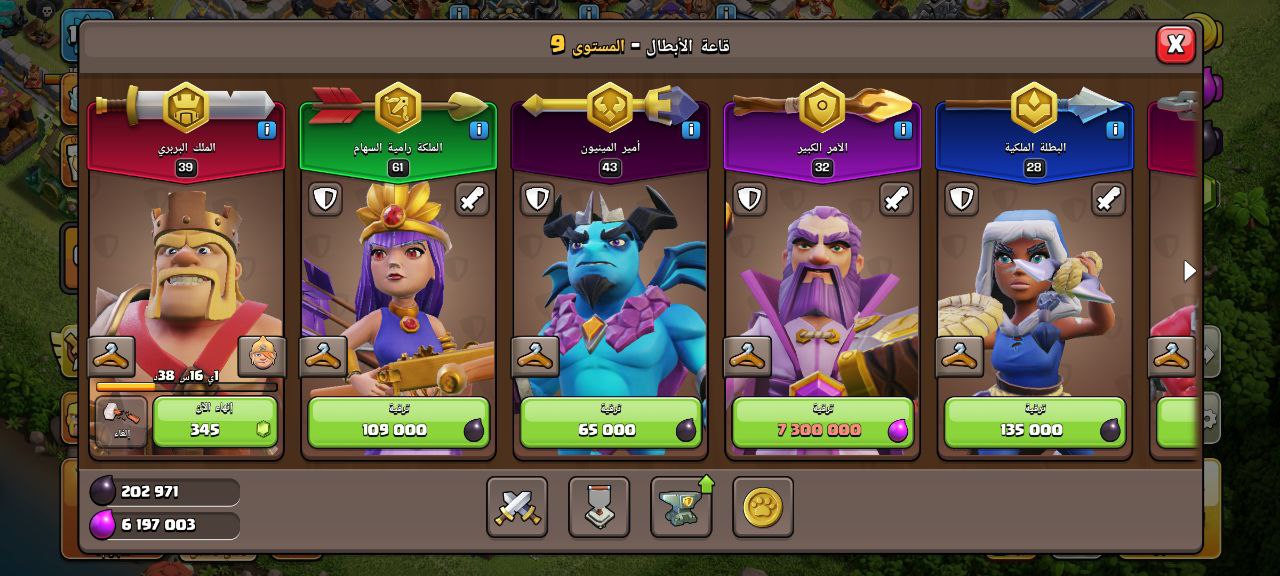Open the pet paw coin button

(x=763, y=507)
